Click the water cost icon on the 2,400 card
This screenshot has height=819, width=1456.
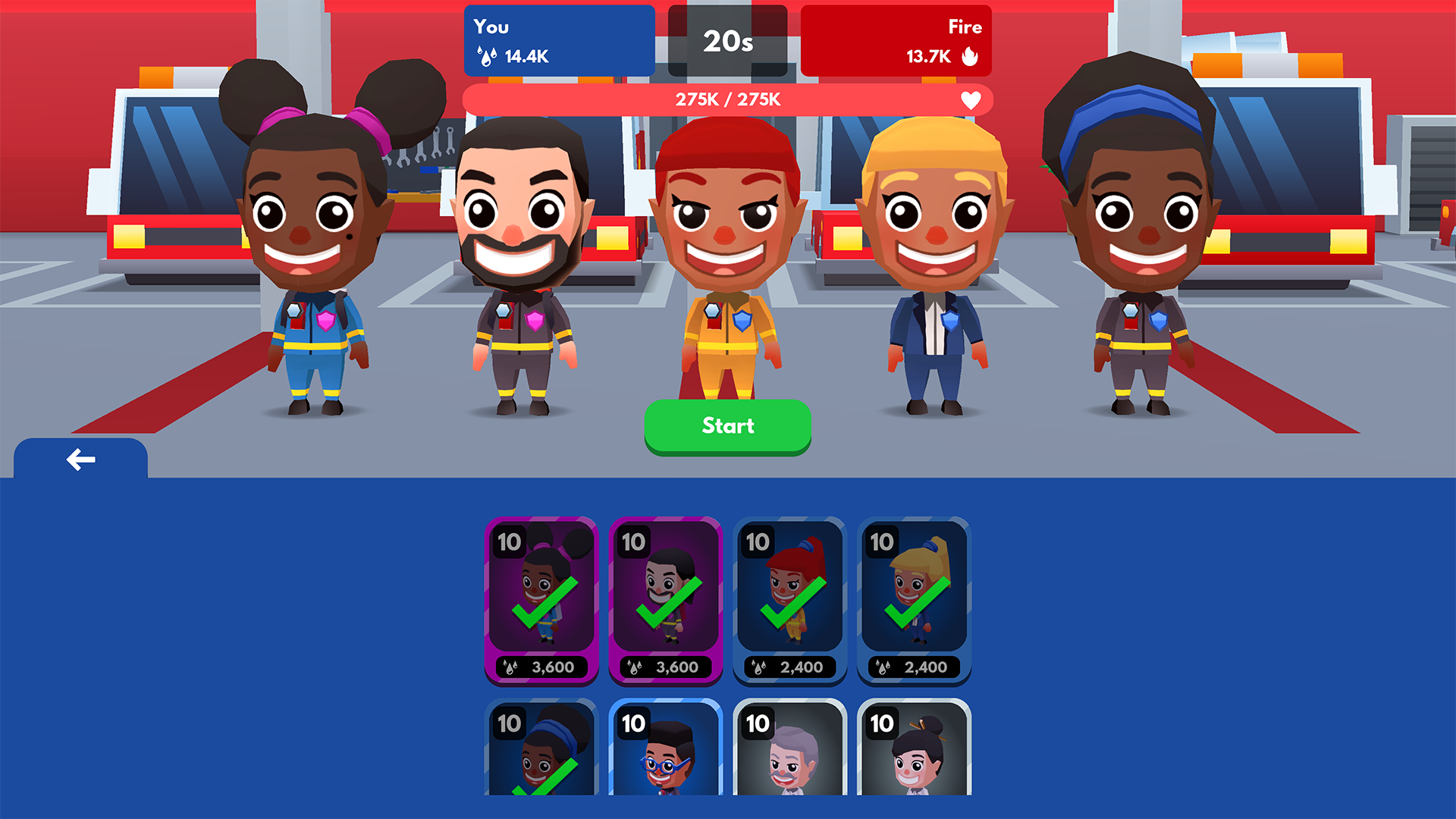point(758,667)
